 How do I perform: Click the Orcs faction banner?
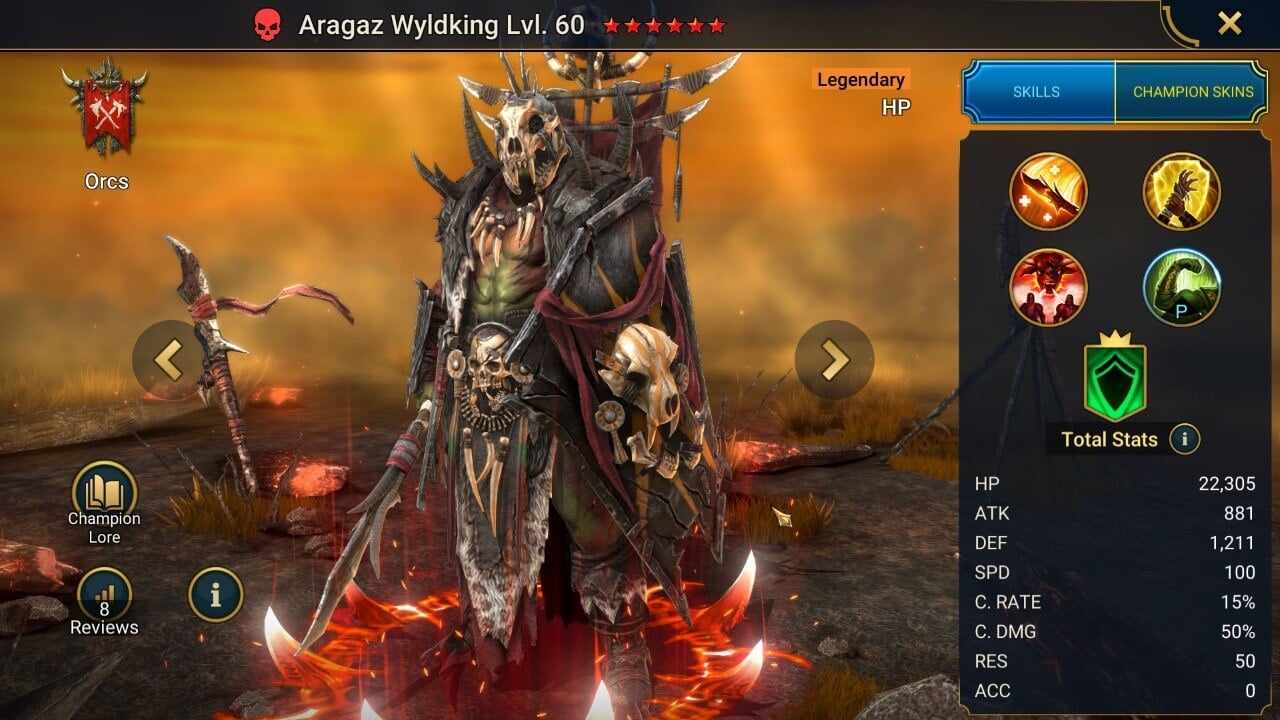click(105, 107)
